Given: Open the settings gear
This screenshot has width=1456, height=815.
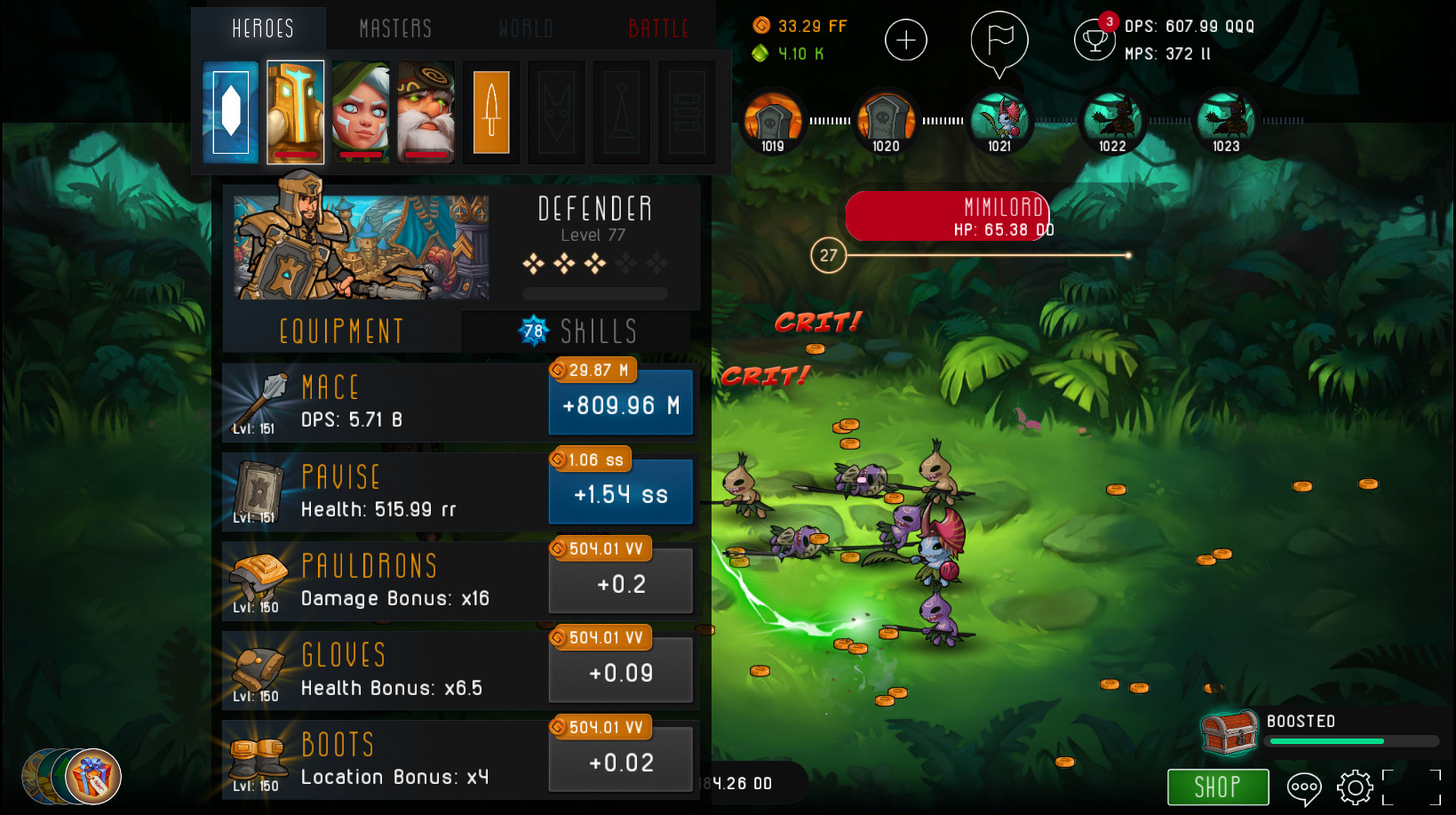Looking at the screenshot, I should 1354,787.
